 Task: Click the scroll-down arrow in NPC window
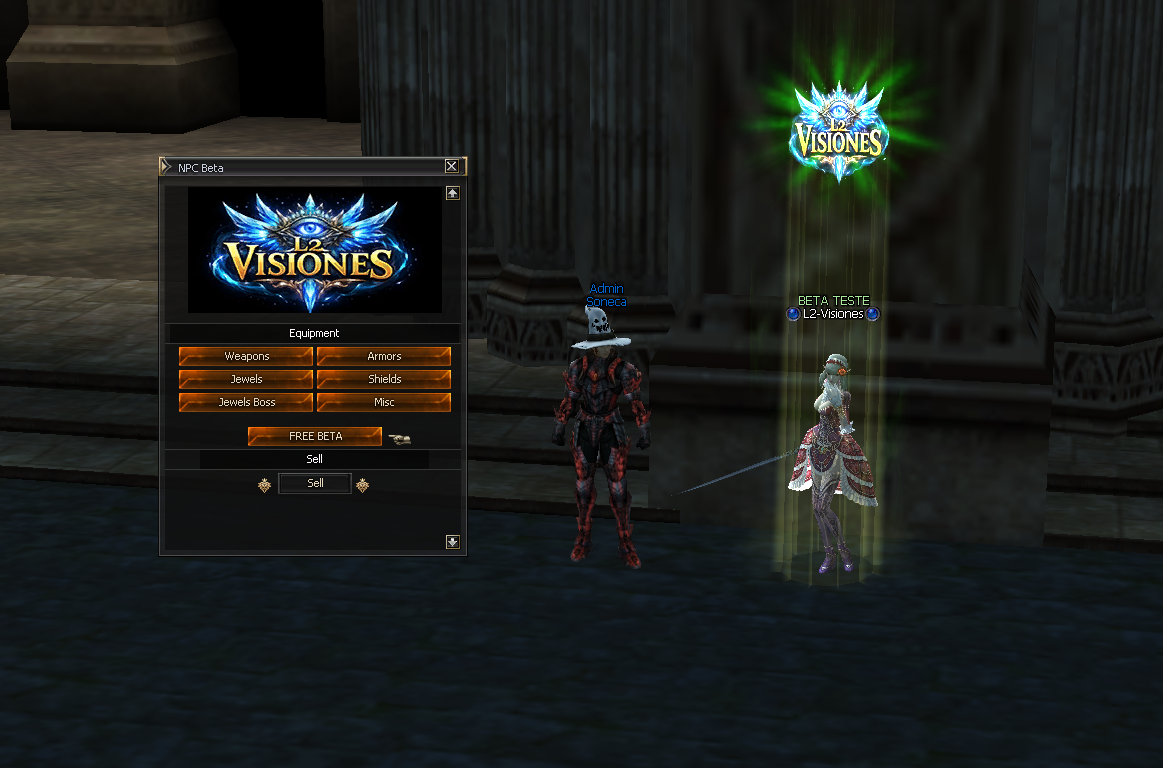click(x=453, y=542)
